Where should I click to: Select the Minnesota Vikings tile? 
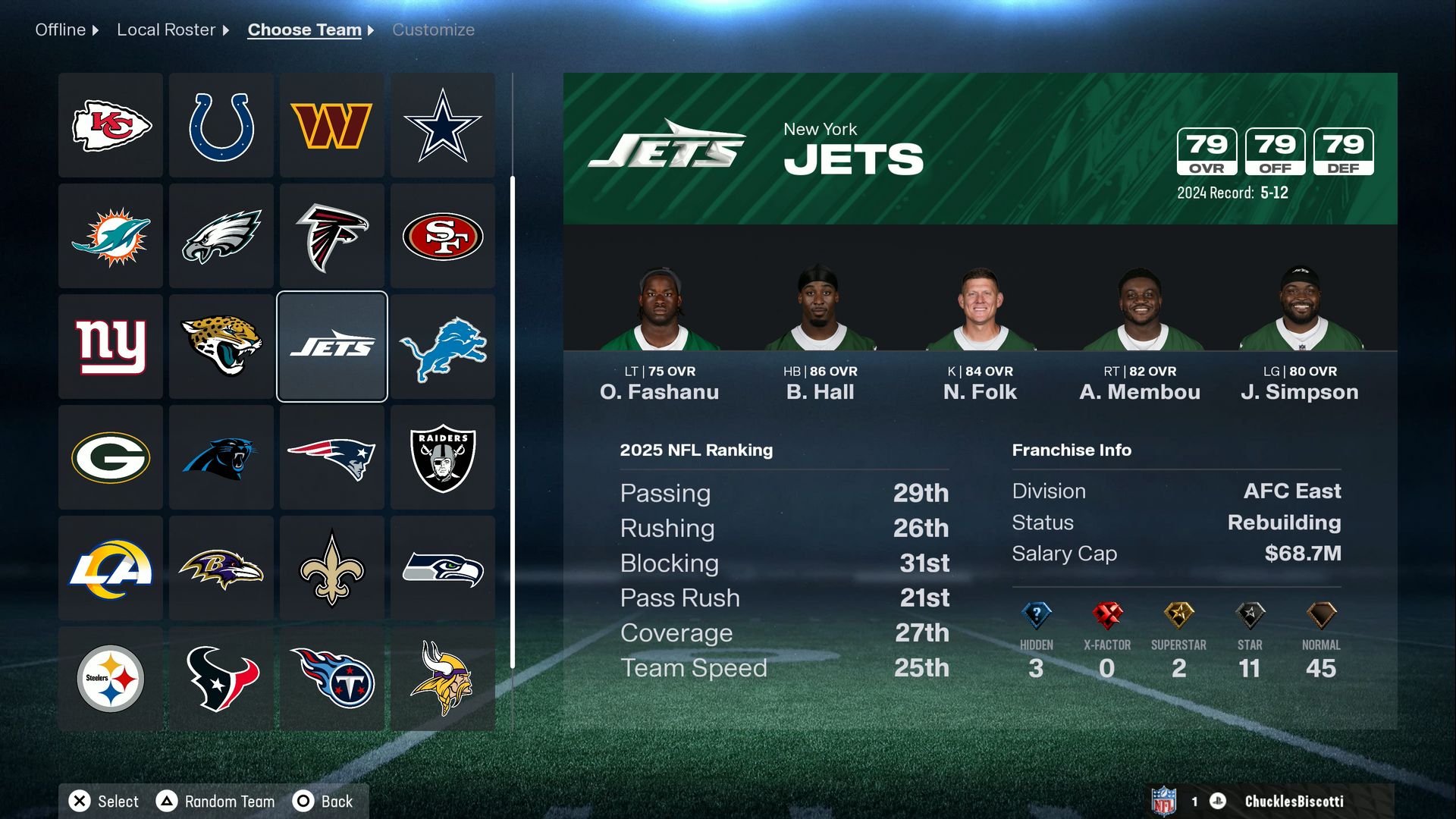pyautogui.click(x=443, y=679)
